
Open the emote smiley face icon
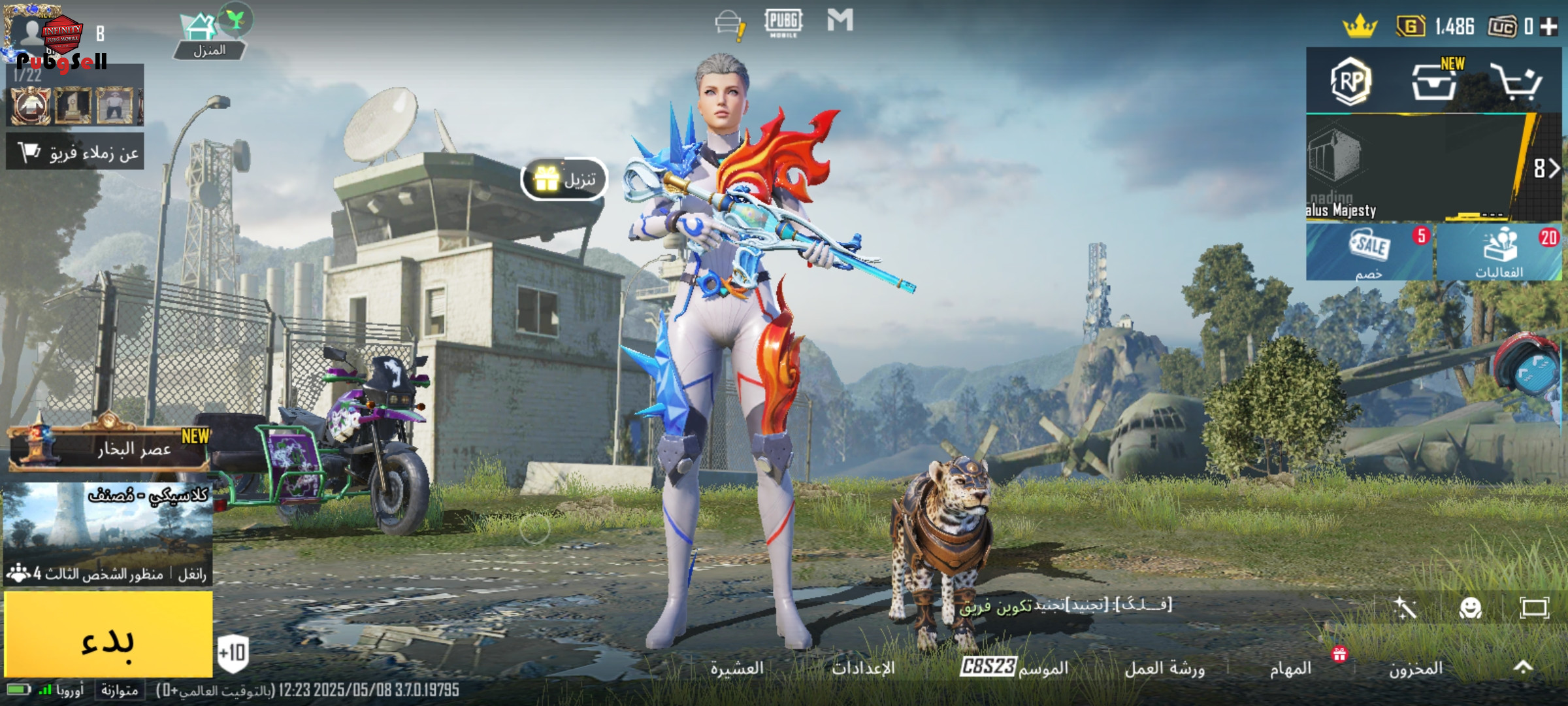[1470, 609]
